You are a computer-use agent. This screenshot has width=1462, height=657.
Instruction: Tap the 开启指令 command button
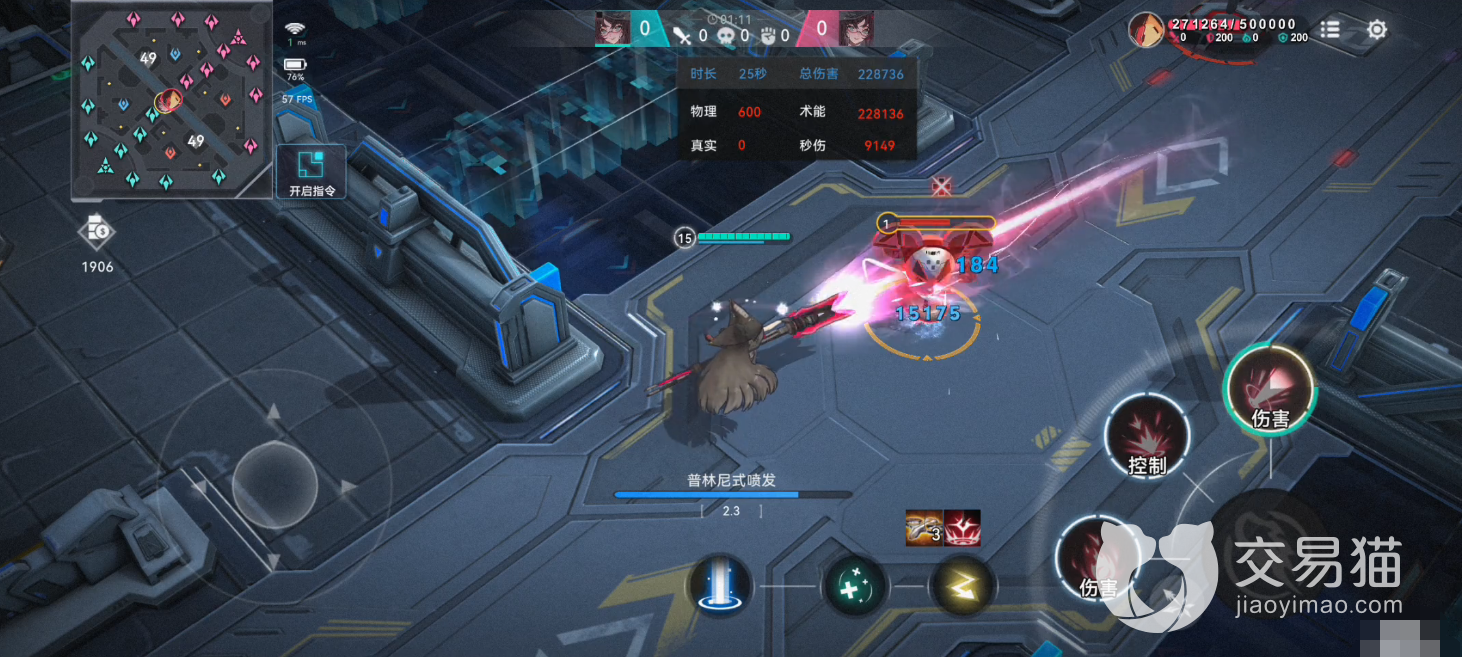coord(311,171)
